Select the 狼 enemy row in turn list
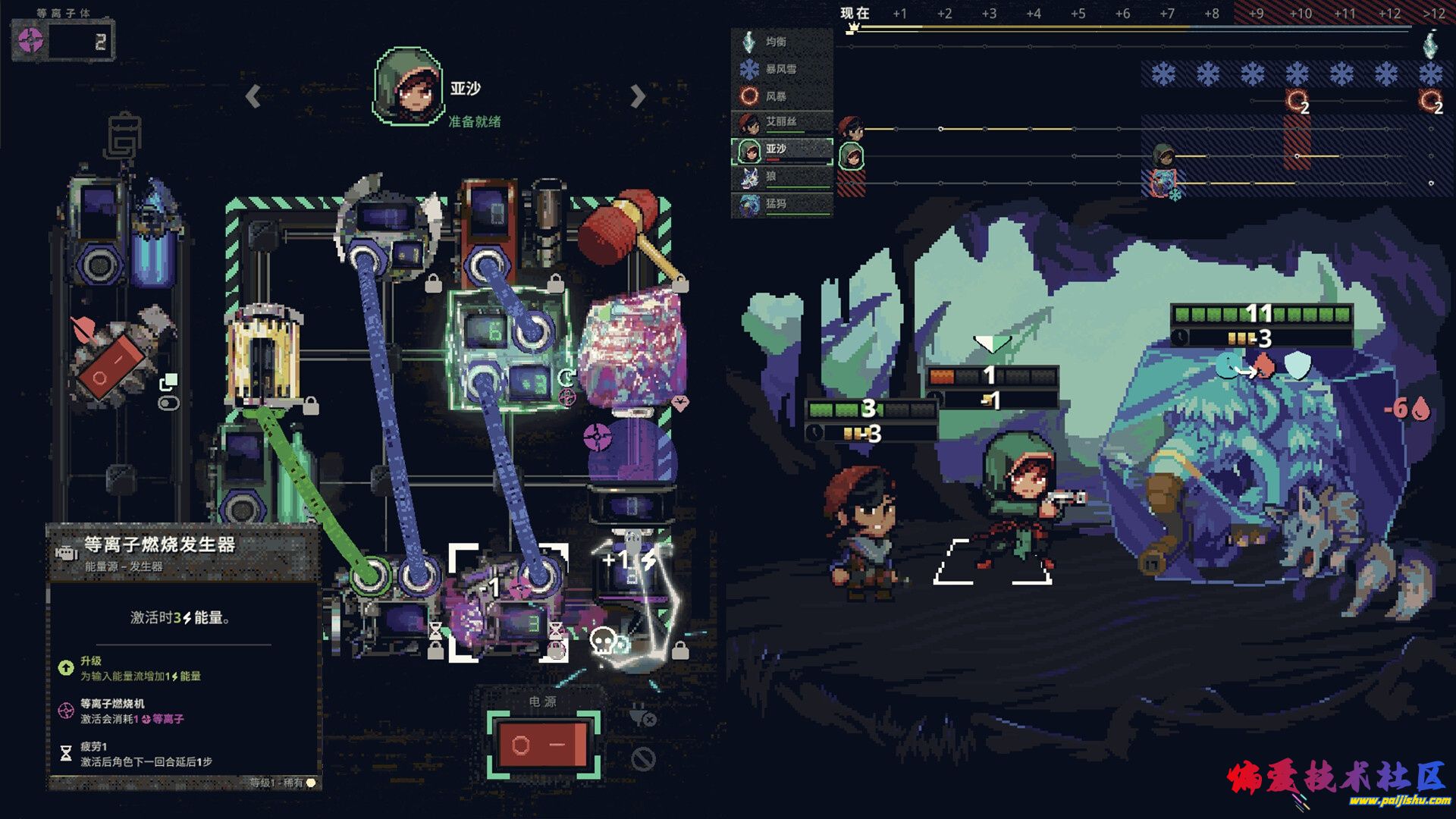The image size is (1456, 819). pyautogui.click(x=781, y=177)
